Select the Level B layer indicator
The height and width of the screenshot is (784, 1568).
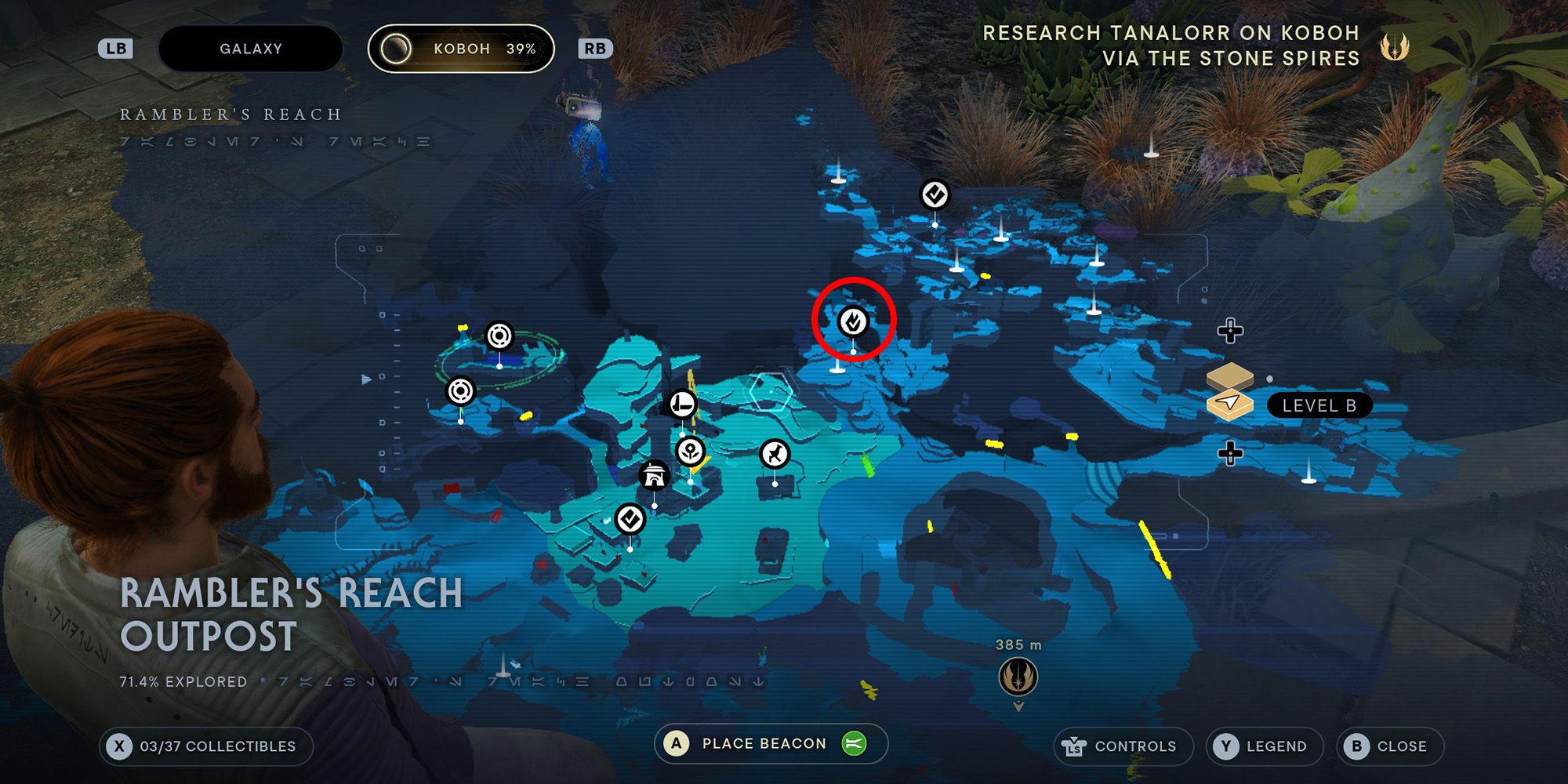click(x=1319, y=405)
